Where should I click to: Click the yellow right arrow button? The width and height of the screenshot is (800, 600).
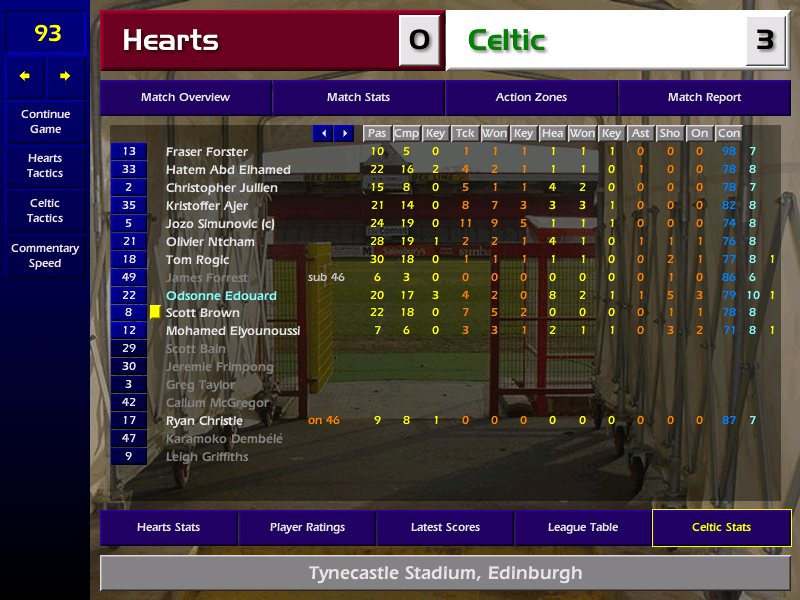pos(65,76)
